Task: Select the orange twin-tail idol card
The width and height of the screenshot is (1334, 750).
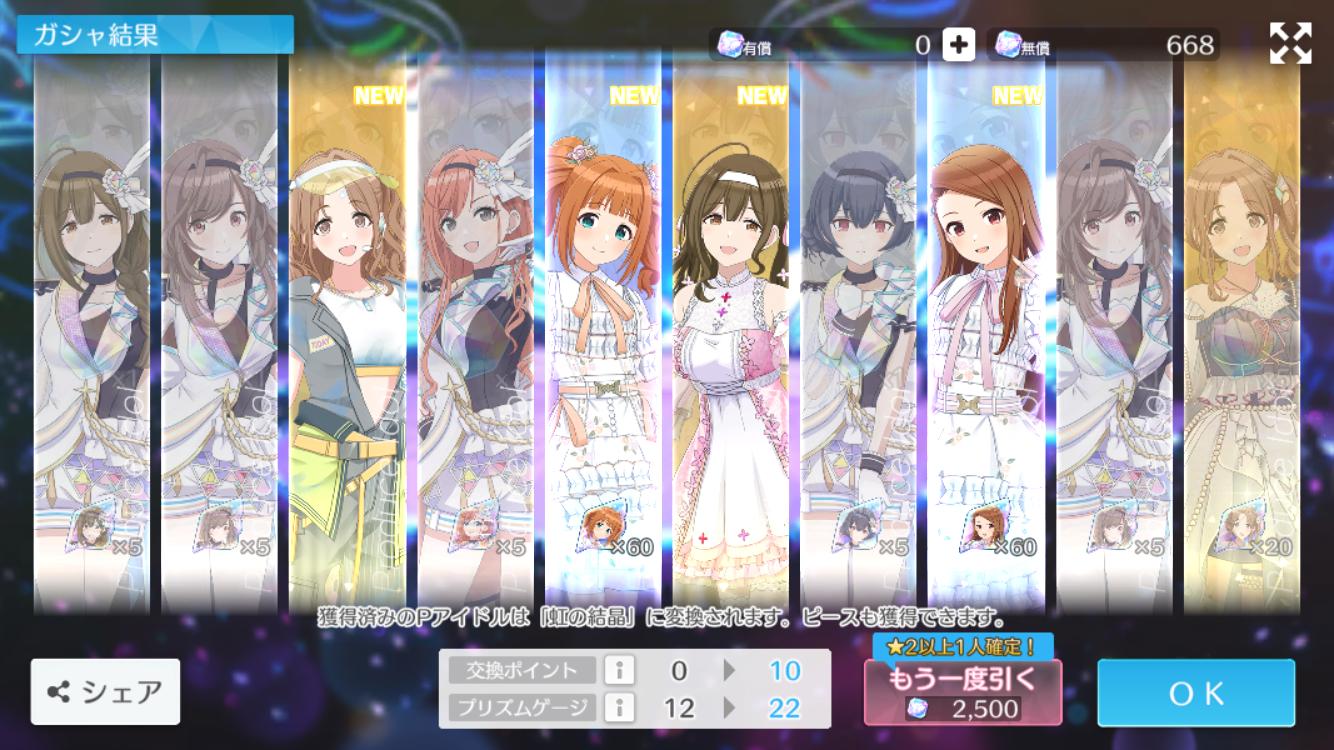Action: (x=602, y=330)
